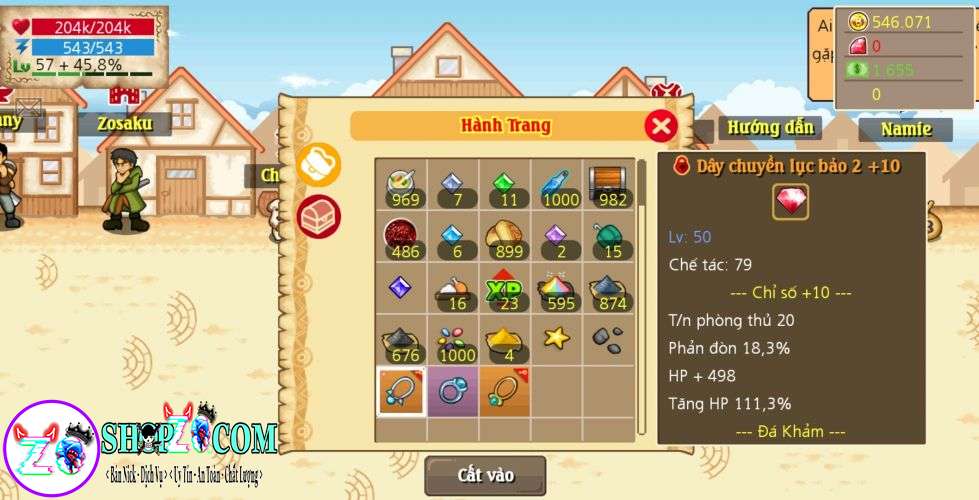979x500 pixels.
Task: Choose the roast chicken stack of 16
Action: 453,289
